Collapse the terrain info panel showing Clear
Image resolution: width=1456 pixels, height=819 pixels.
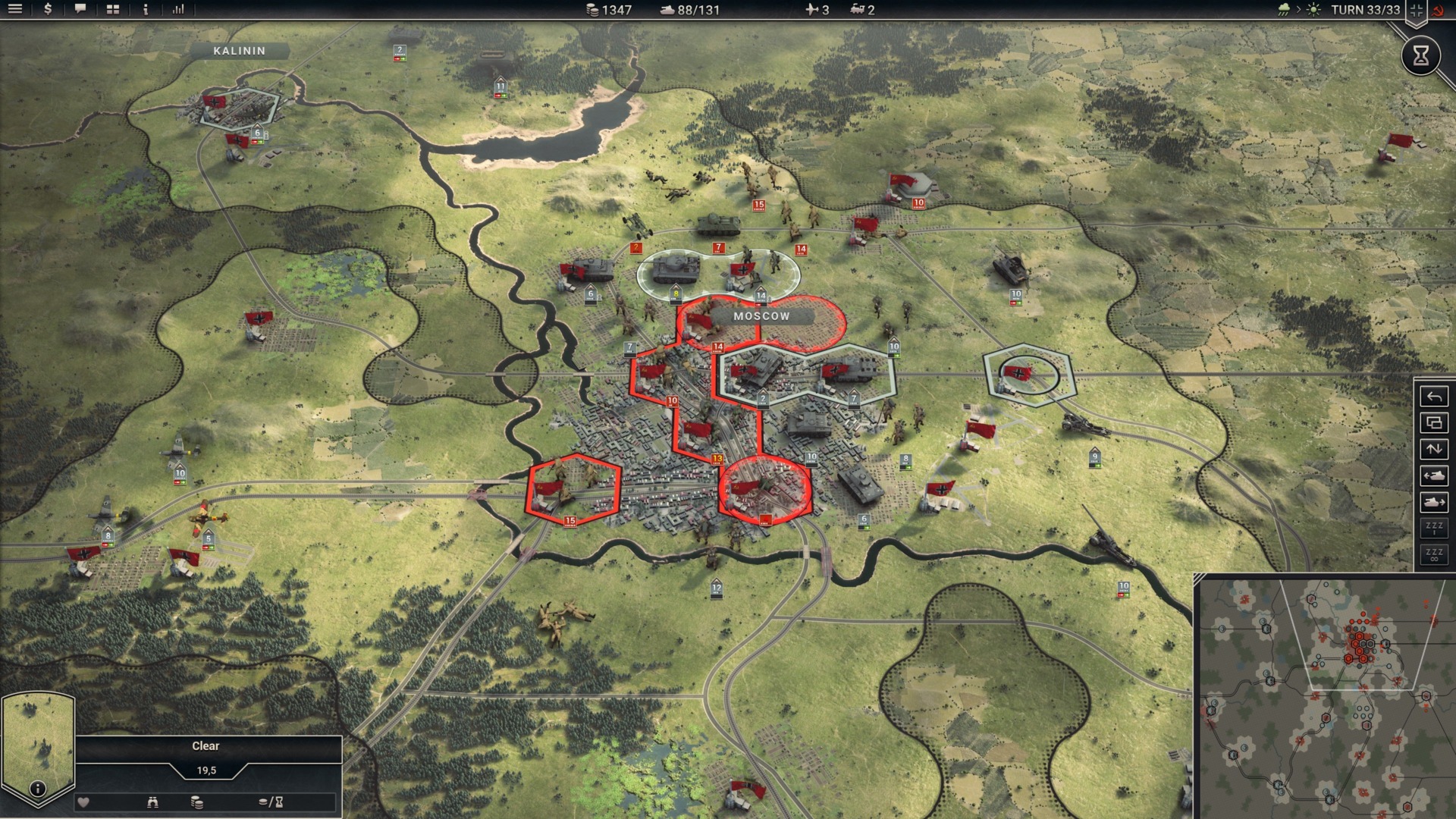pyautogui.click(x=206, y=745)
